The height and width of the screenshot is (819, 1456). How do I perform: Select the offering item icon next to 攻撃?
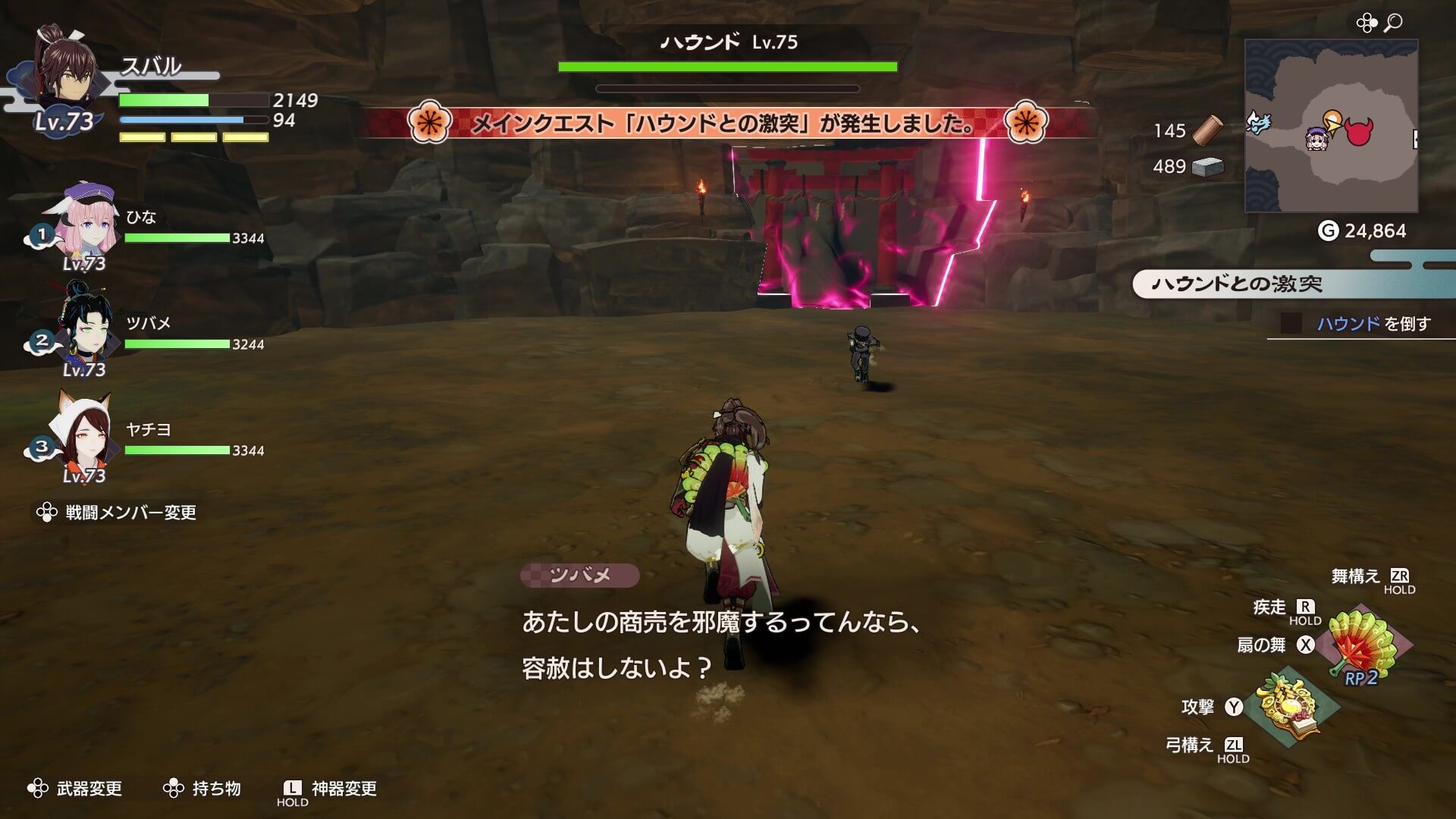point(1289,705)
